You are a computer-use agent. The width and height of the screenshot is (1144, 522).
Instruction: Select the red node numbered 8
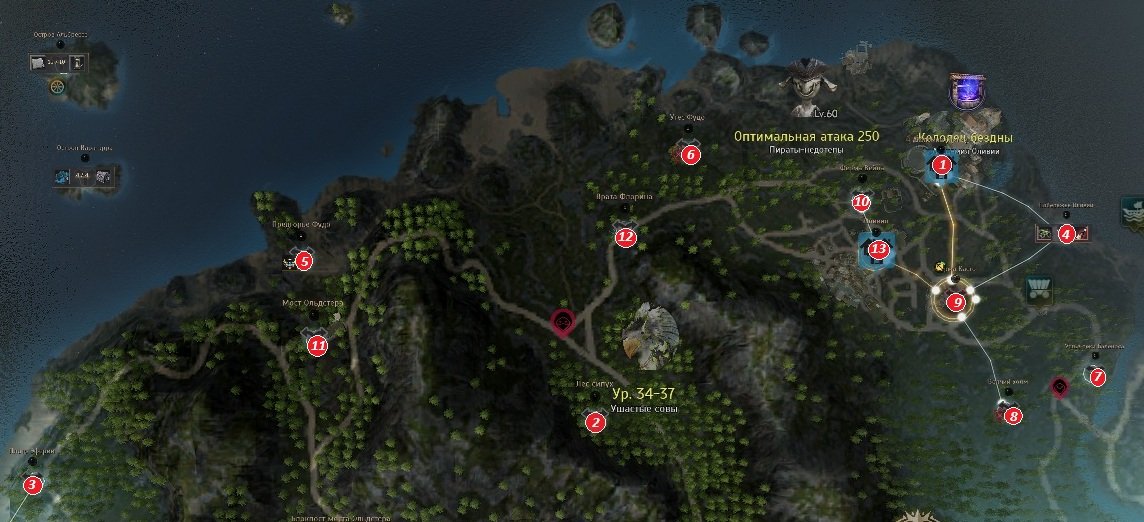[1013, 415]
